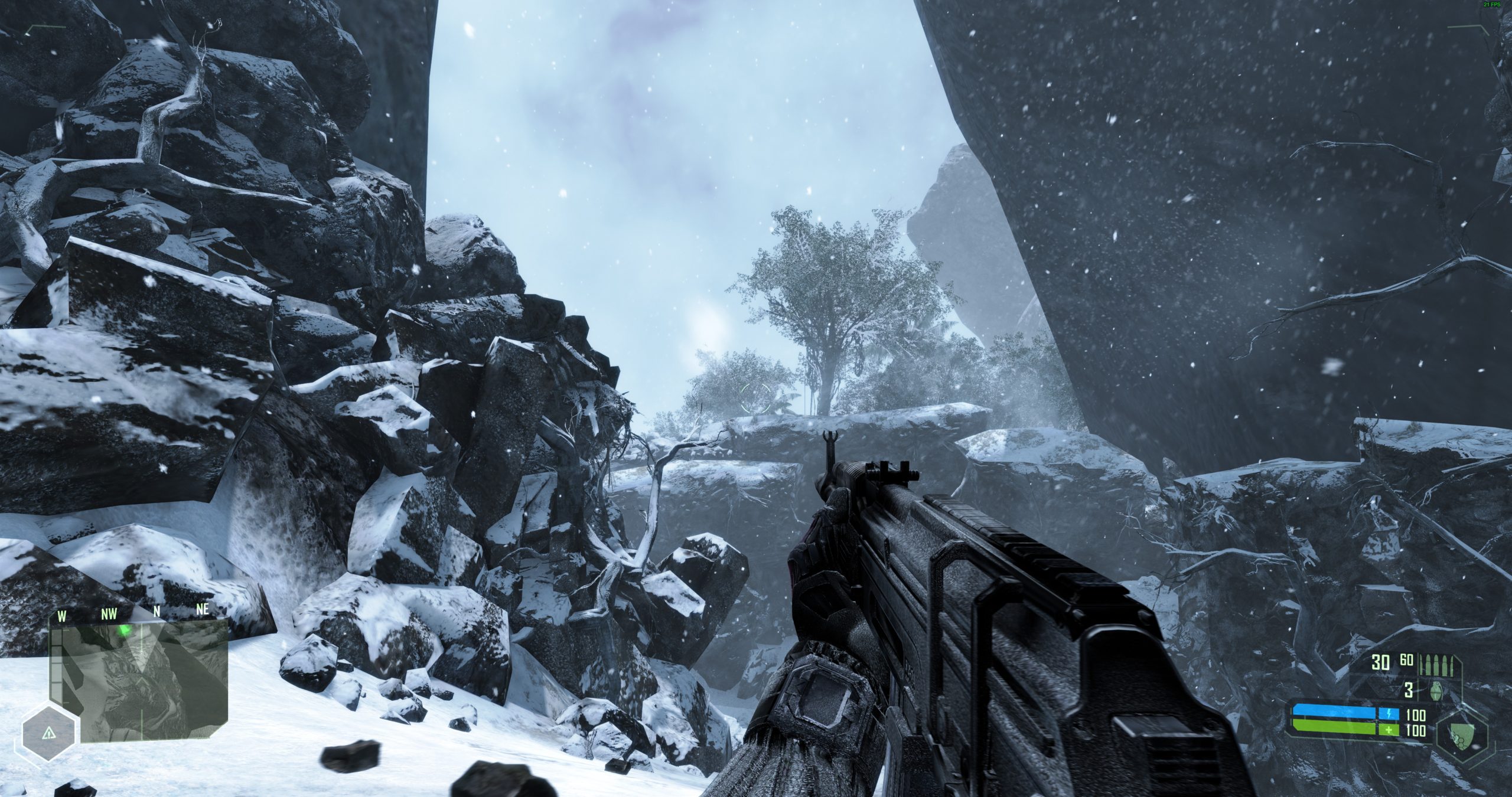The image size is (1512, 797).
Task: Click the green objective marker on minimap
Action: [x=125, y=630]
